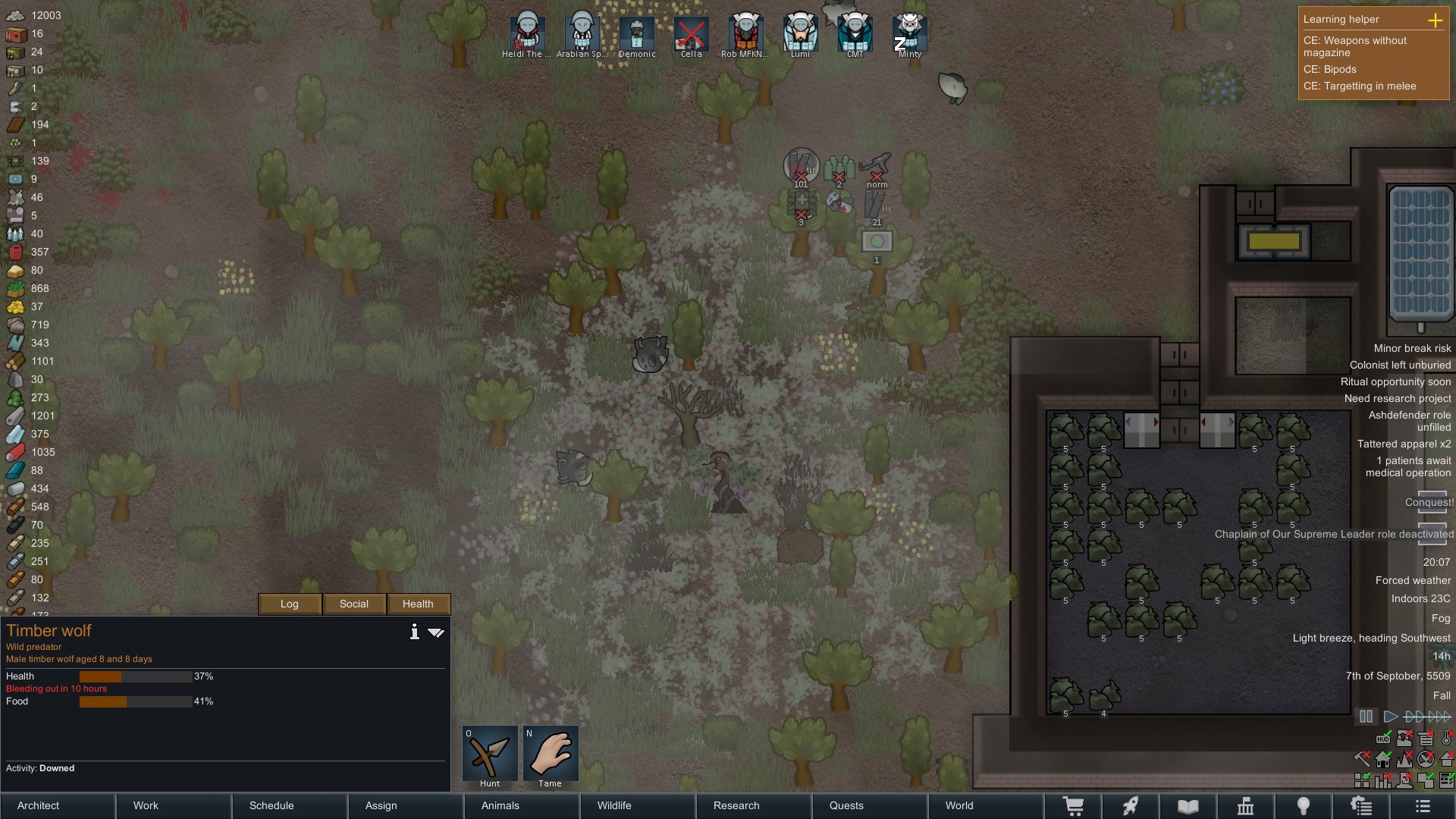Switch to the World view
The image size is (1456, 819).
985,805
